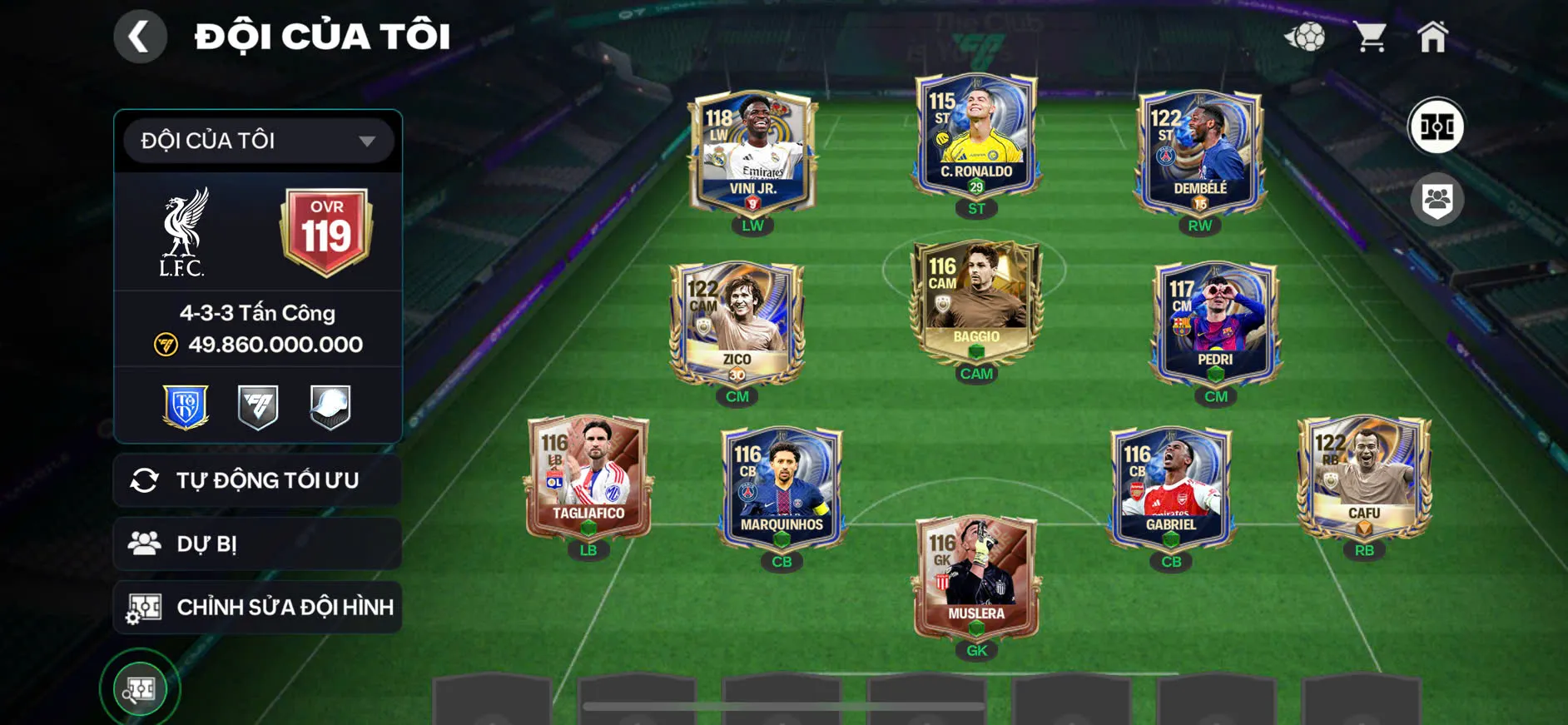The height and width of the screenshot is (725, 1568).
Task: Select the C. Ronaldo striker card
Action: (976, 136)
